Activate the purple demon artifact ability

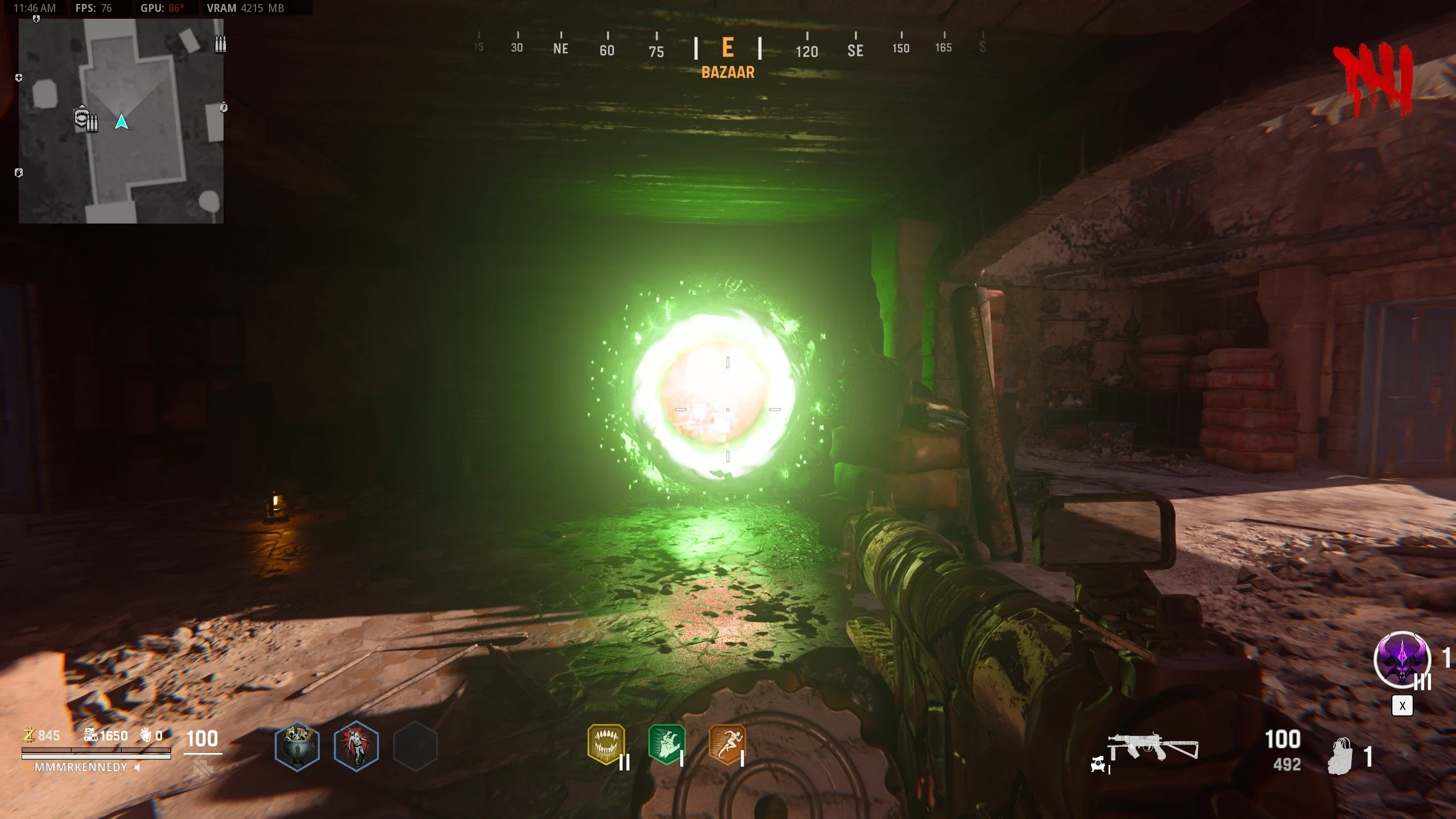click(x=1401, y=660)
